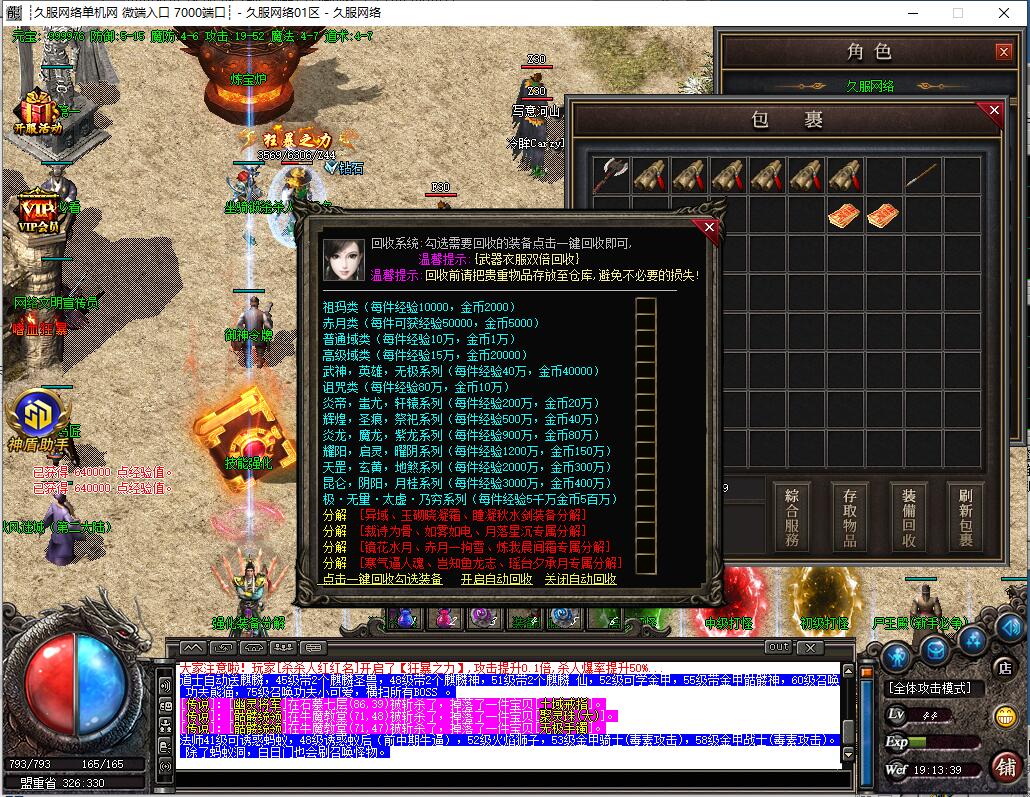Close the recycle system dialog
The height and width of the screenshot is (797, 1030).
[x=709, y=228]
